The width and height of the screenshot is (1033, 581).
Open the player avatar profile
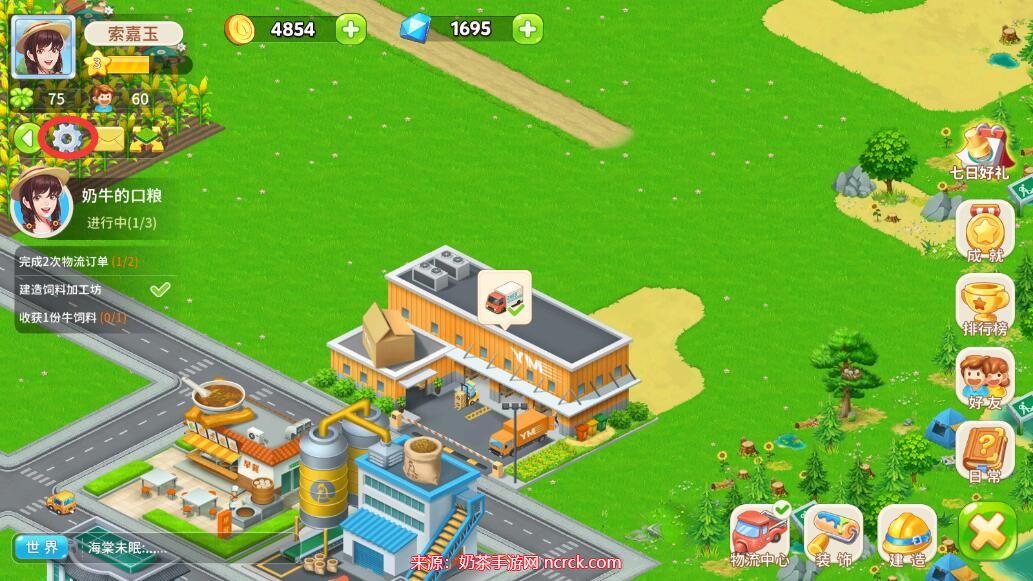tap(42, 47)
